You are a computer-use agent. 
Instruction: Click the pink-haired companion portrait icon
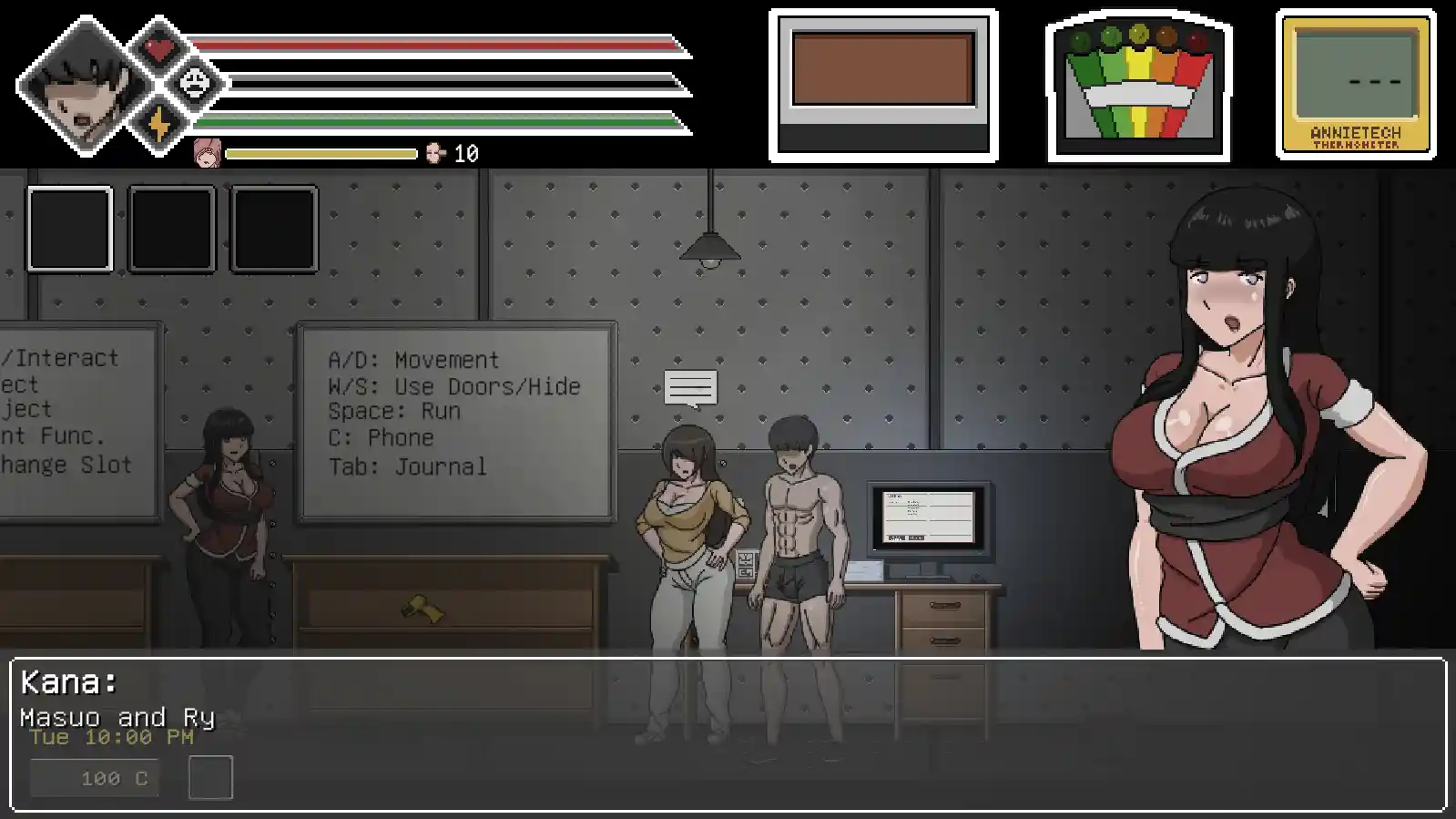click(208, 154)
